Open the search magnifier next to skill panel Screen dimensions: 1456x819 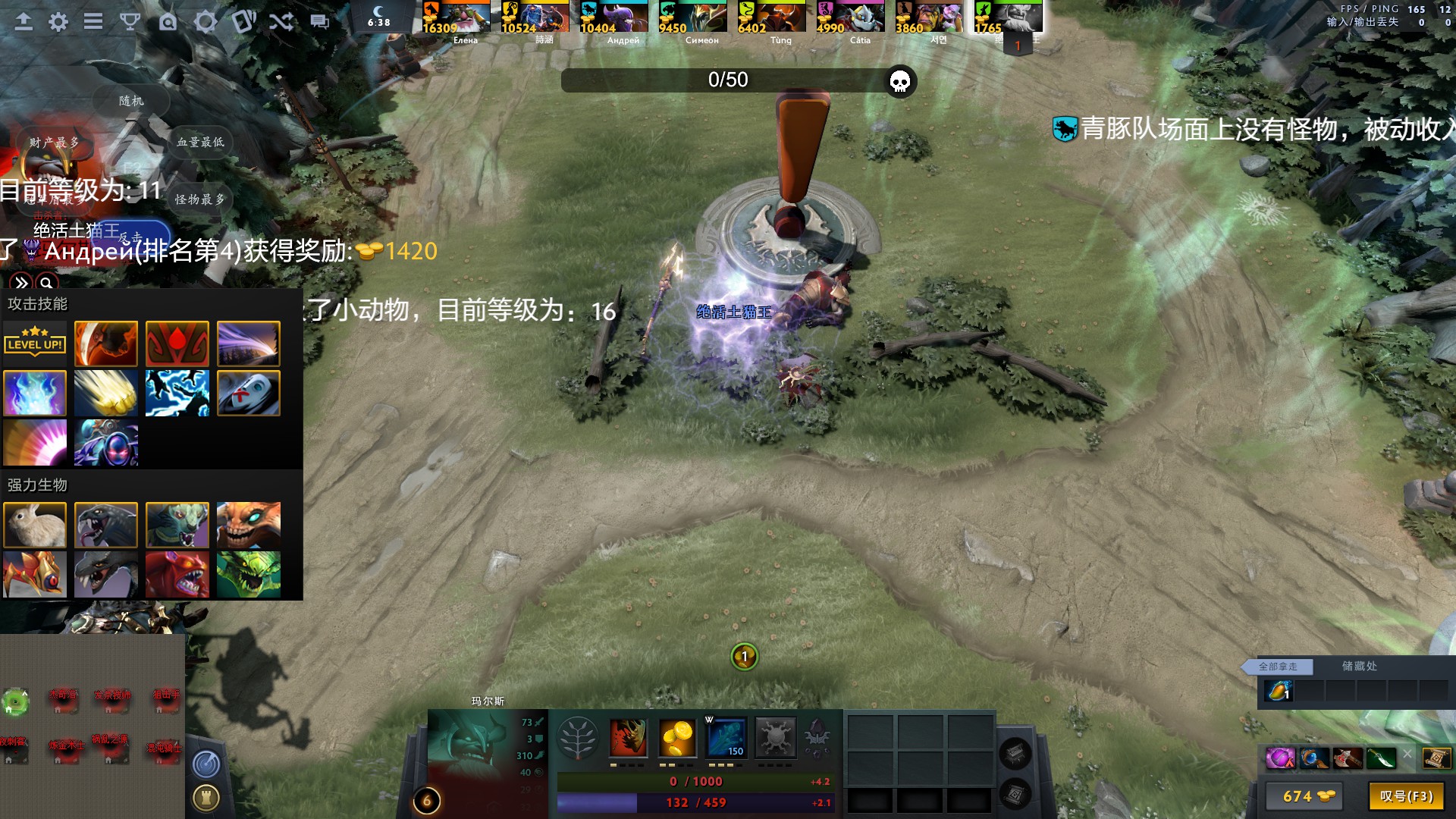[47, 281]
